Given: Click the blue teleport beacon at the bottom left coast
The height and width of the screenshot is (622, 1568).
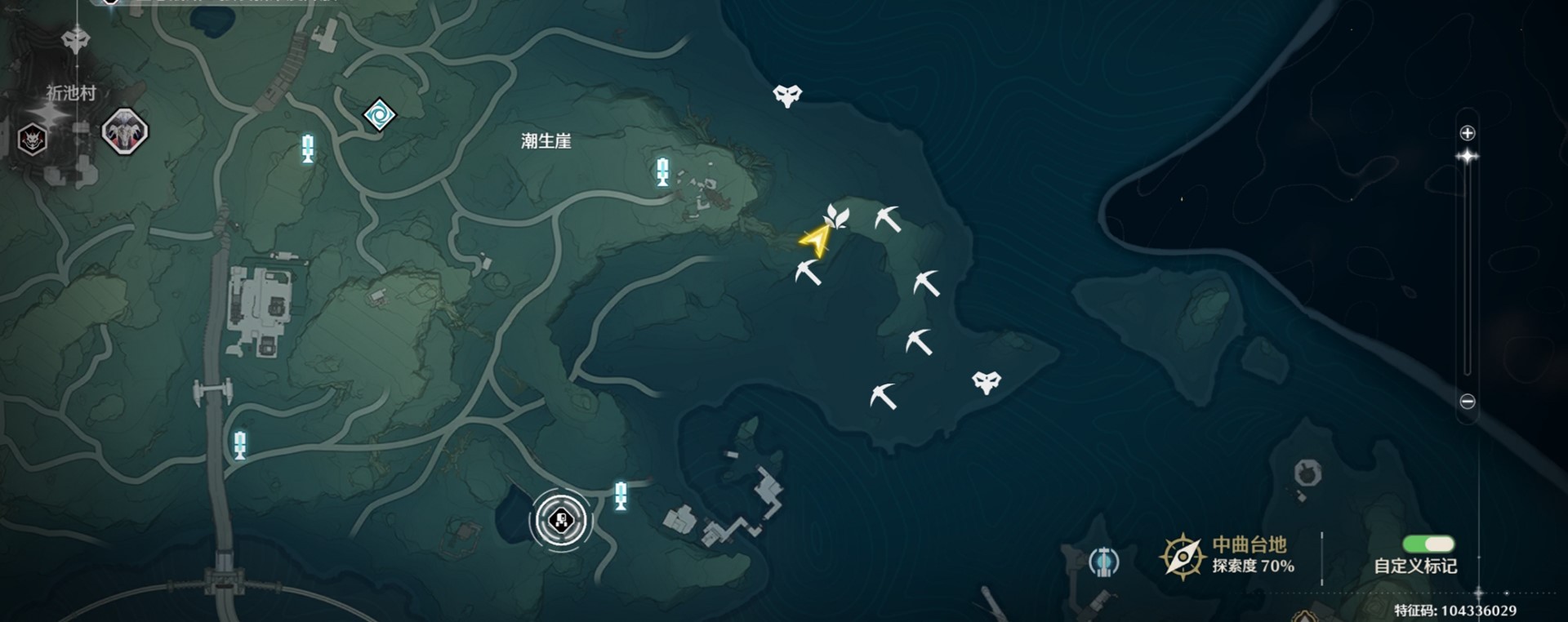Looking at the screenshot, I should coord(239,442).
